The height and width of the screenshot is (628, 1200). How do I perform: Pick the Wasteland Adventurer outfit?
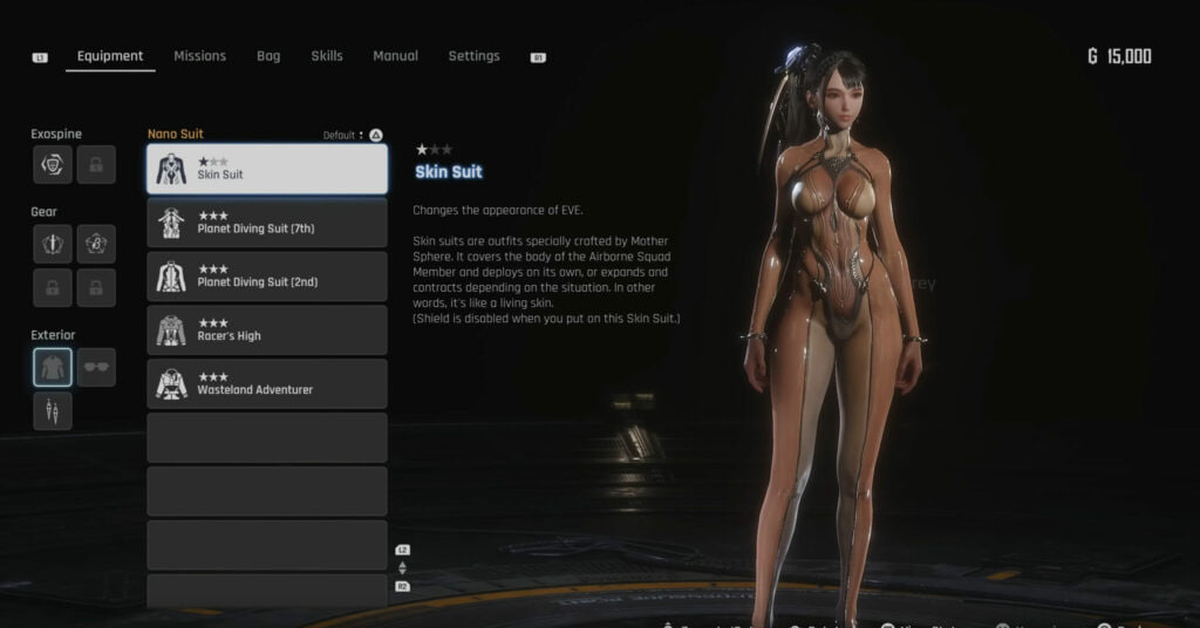pos(267,385)
